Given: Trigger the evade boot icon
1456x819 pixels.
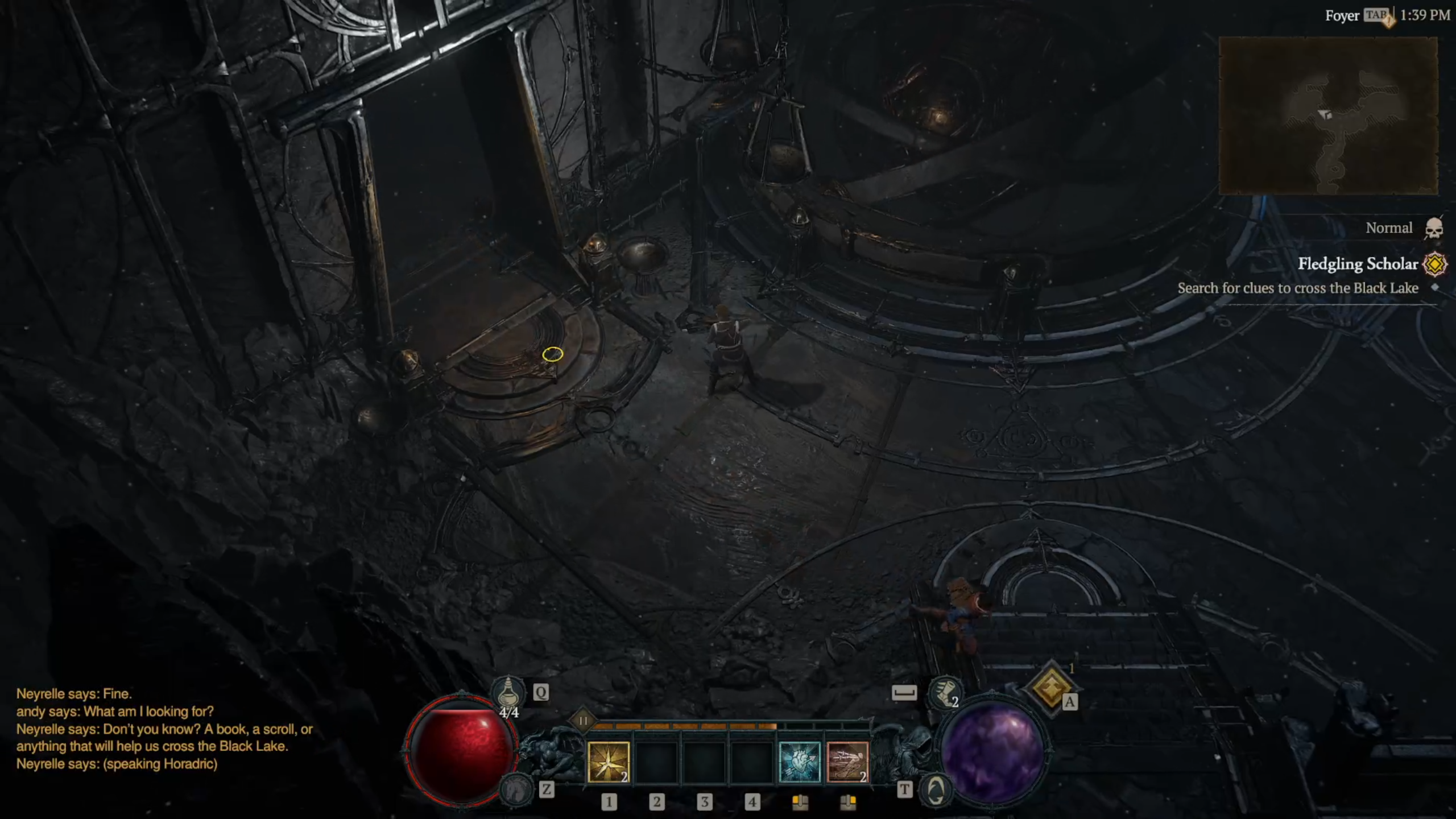Looking at the screenshot, I should coord(944,692).
